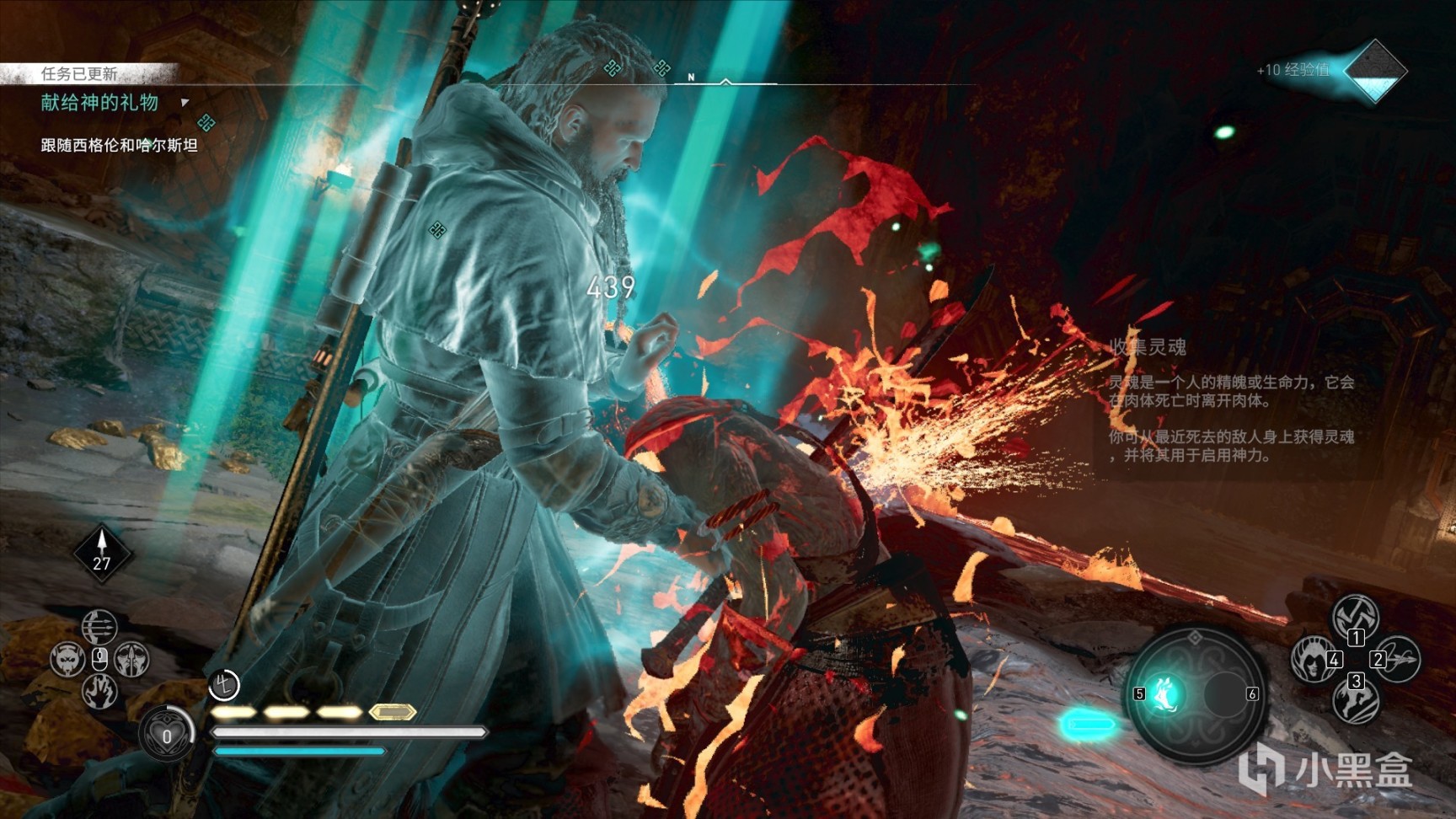Image resolution: width=1456 pixels, height=819 pixels.
Task: Select the hooded figure ability in slot 4
Action: point(1313,659)
